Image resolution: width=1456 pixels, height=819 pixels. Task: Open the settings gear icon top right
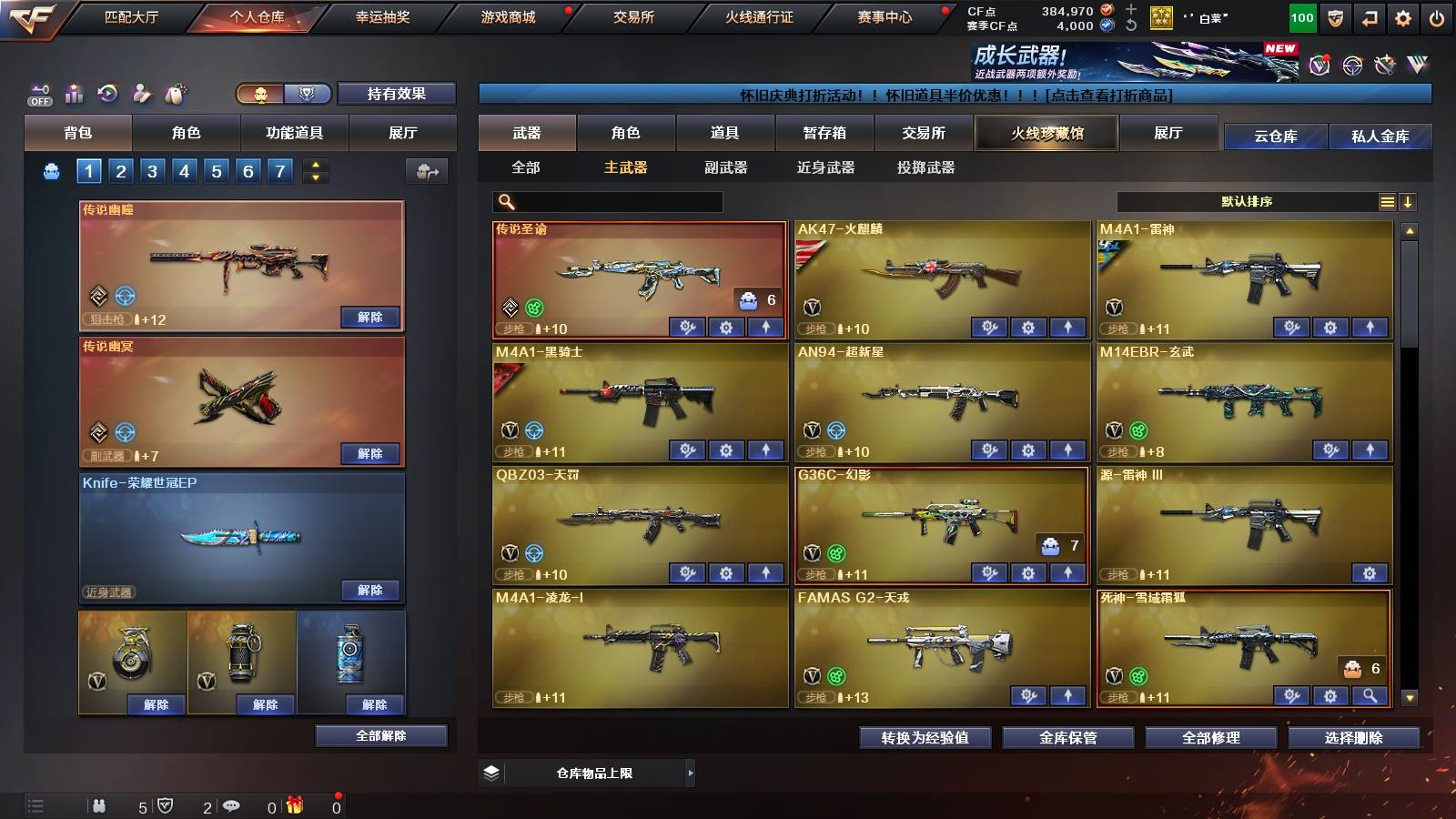click(1404, 16)
